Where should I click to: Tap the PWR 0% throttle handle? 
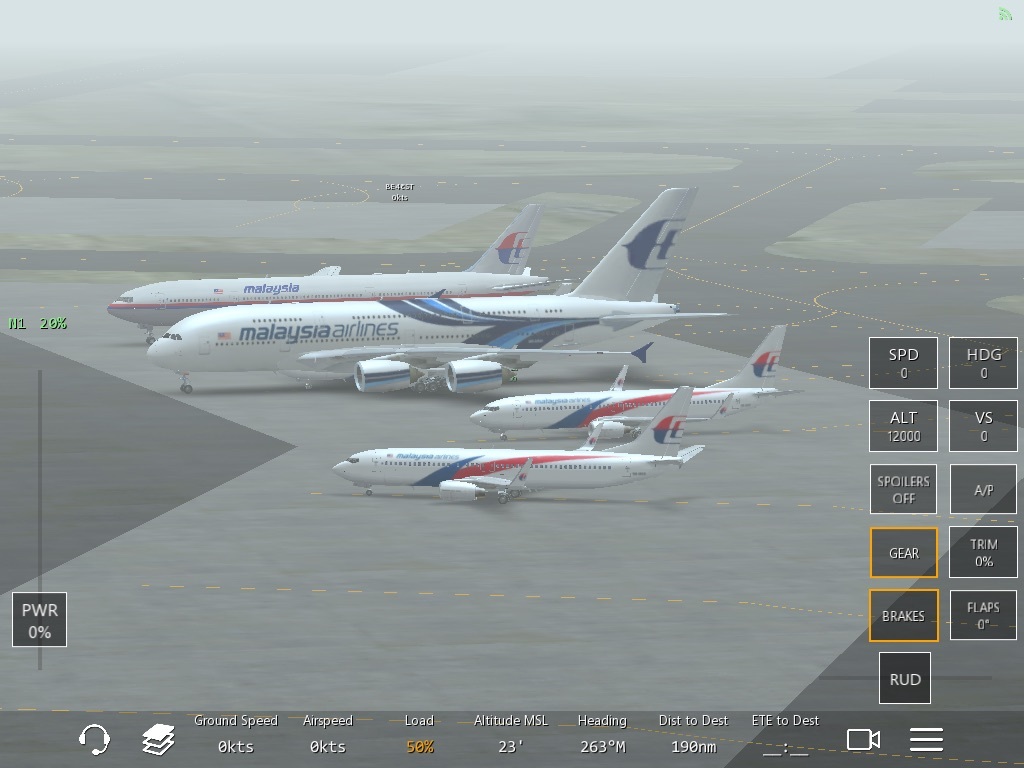pos(40,620)
